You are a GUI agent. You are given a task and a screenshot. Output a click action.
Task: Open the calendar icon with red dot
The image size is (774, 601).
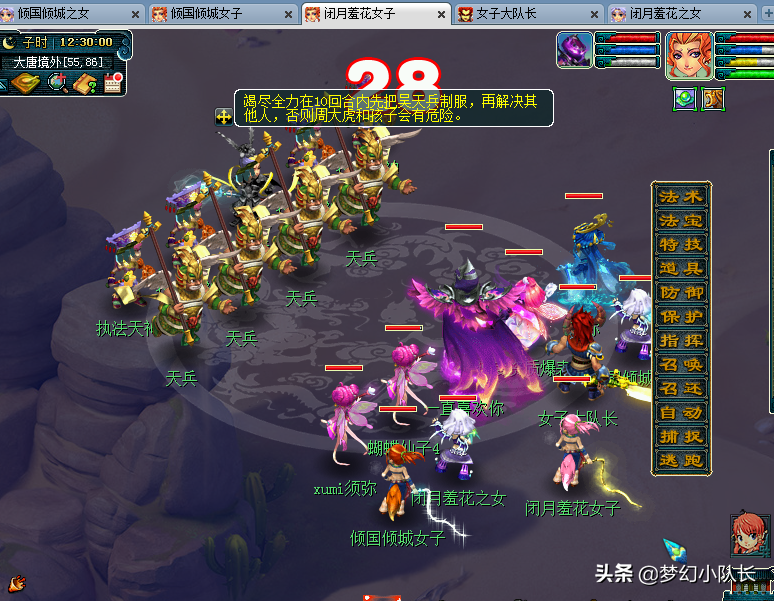pos(112,84)
